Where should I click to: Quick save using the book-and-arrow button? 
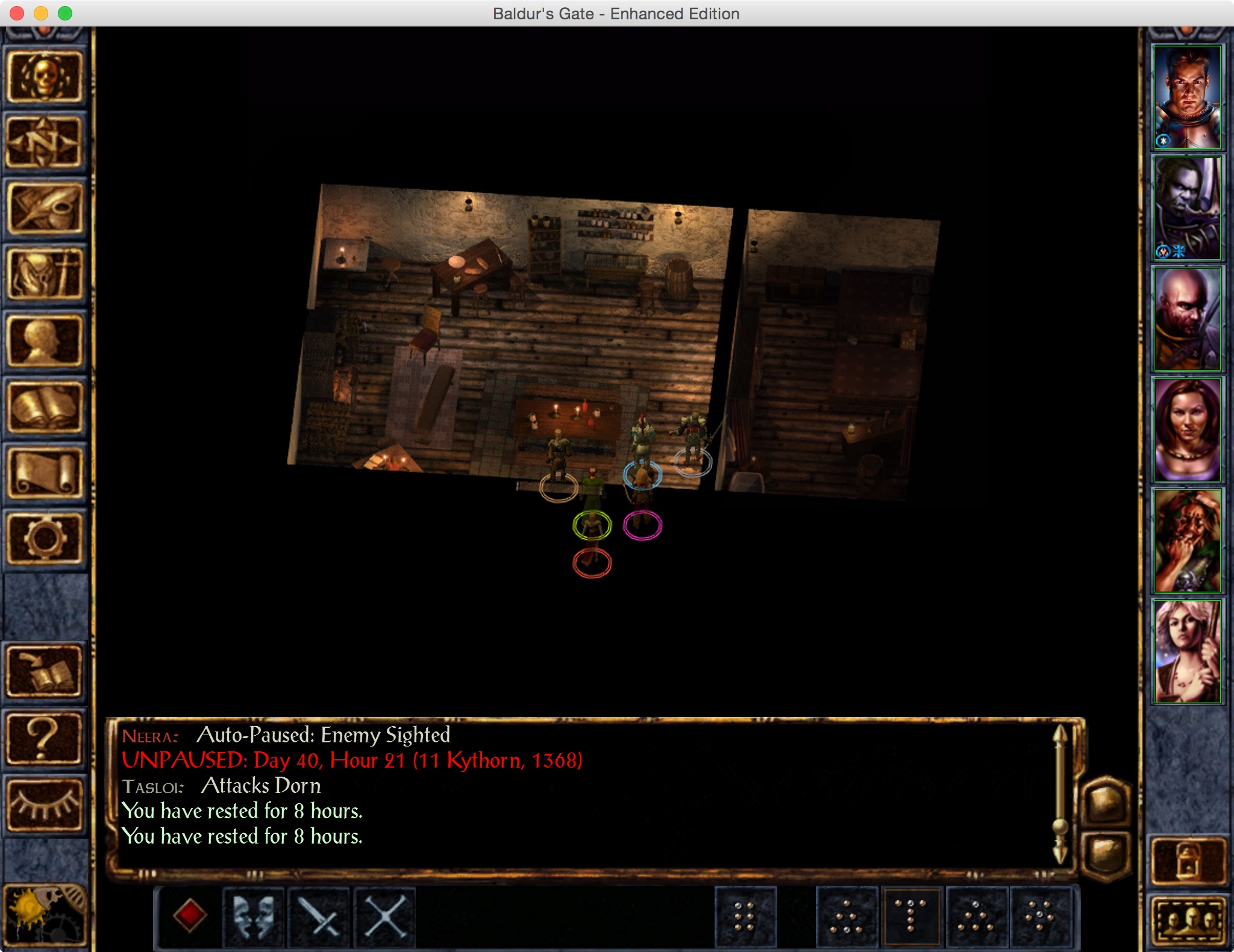pyautogui.click(x=45, y=671)
